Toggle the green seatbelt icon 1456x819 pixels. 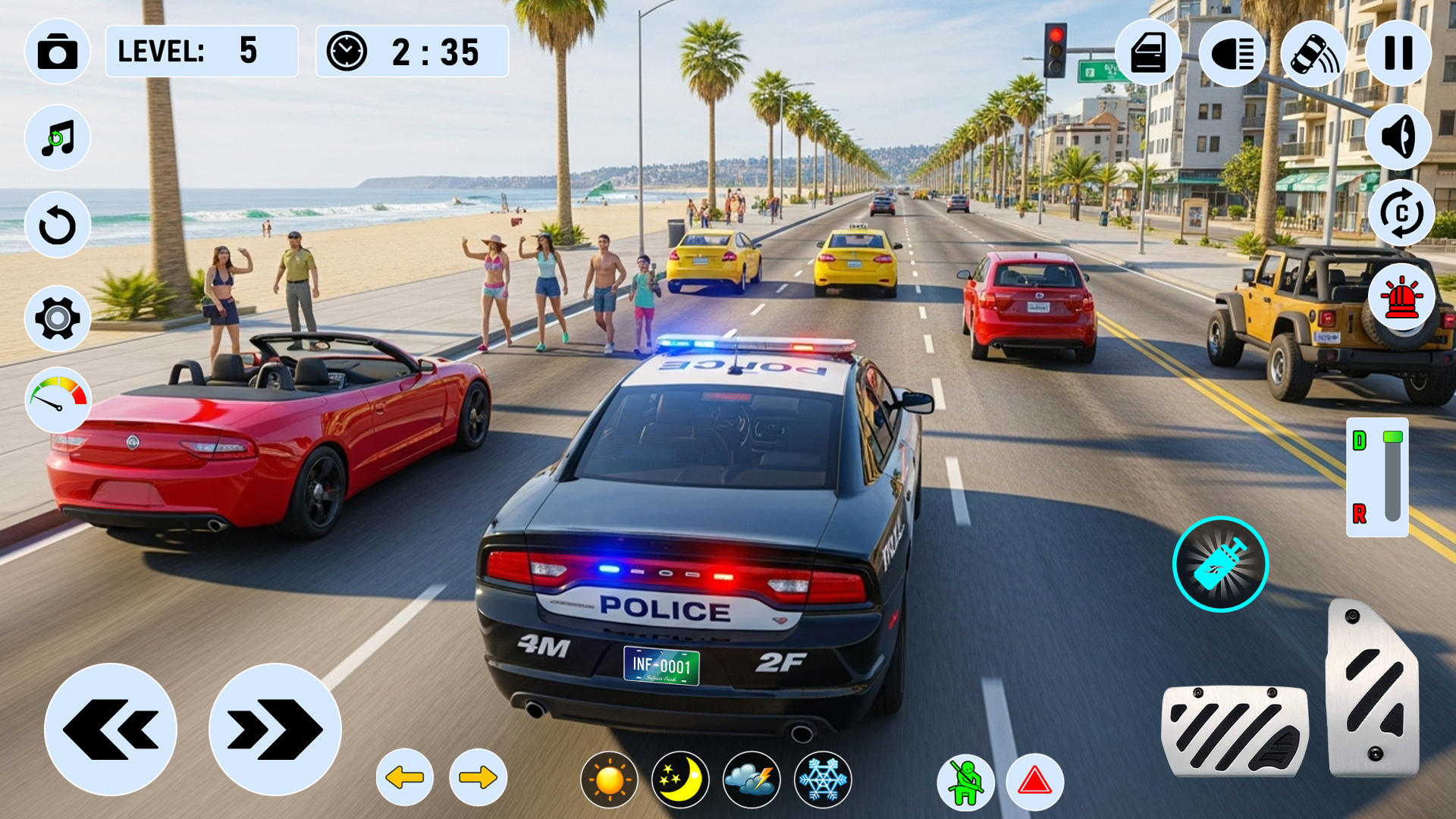[965, 783]
